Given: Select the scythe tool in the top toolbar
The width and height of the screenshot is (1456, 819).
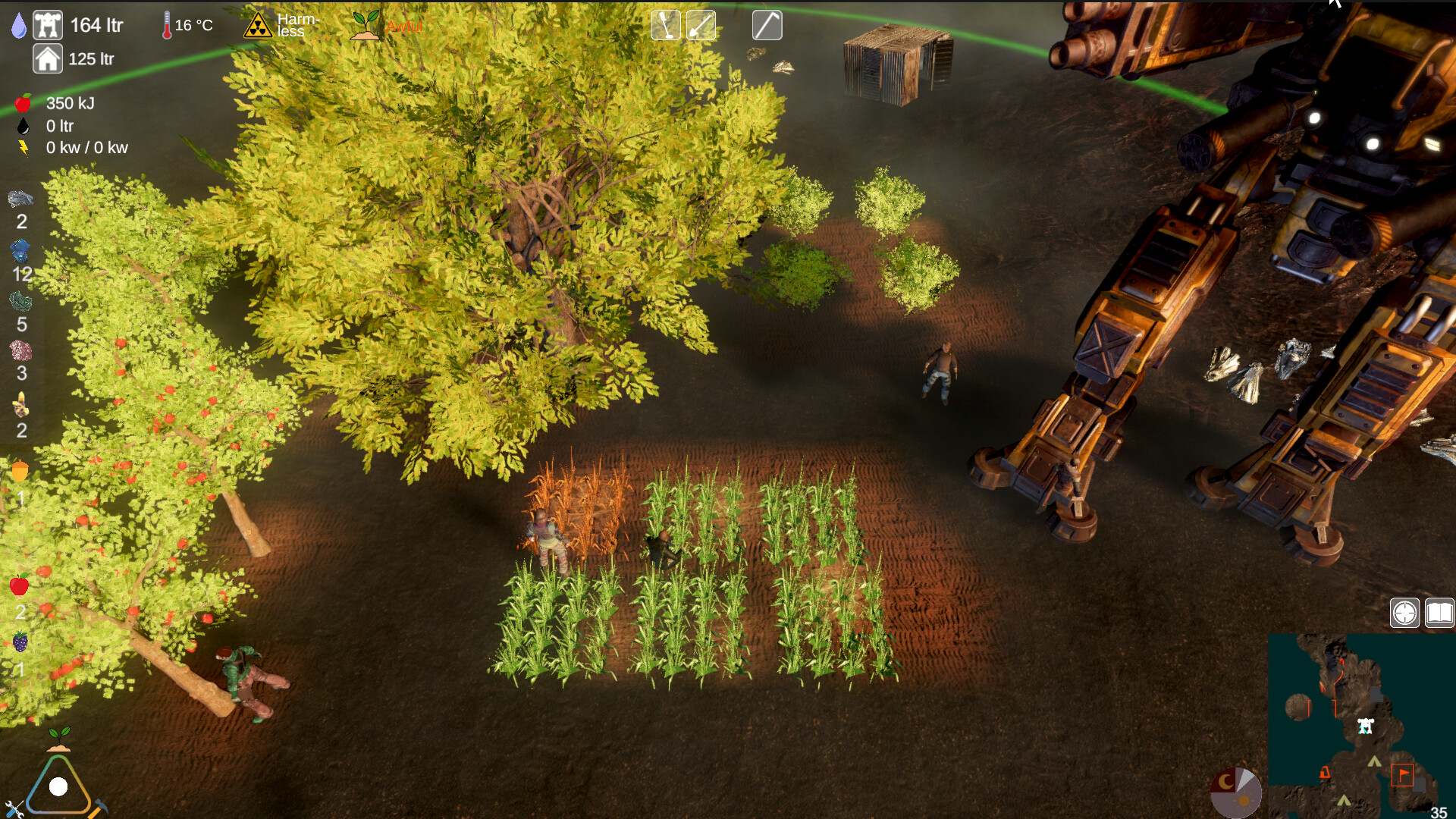Looking at the screenshot, I should pos(767,25).
